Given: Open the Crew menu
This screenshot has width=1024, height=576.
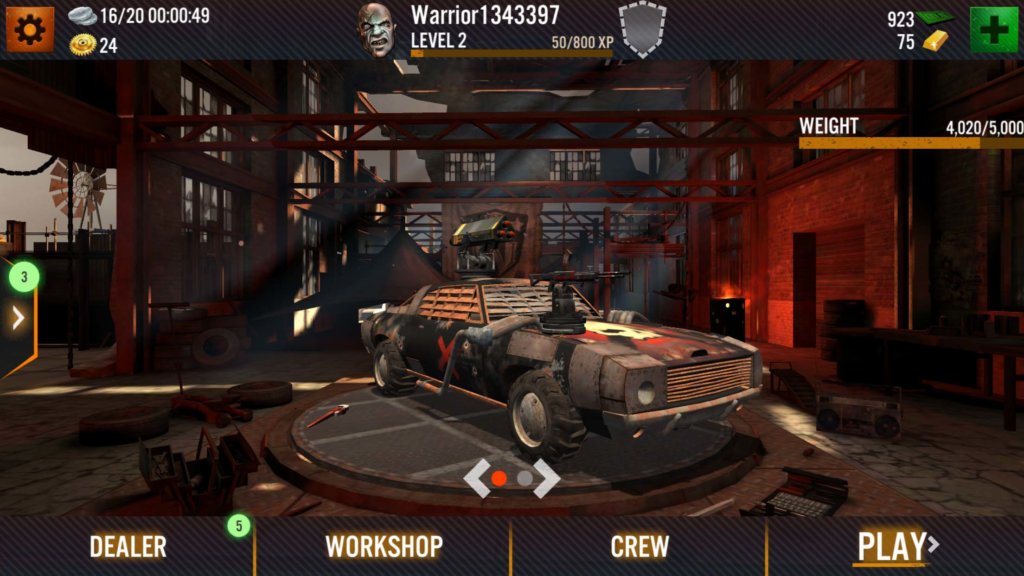Looking at the screenshot, I should [x=640, y=546].
